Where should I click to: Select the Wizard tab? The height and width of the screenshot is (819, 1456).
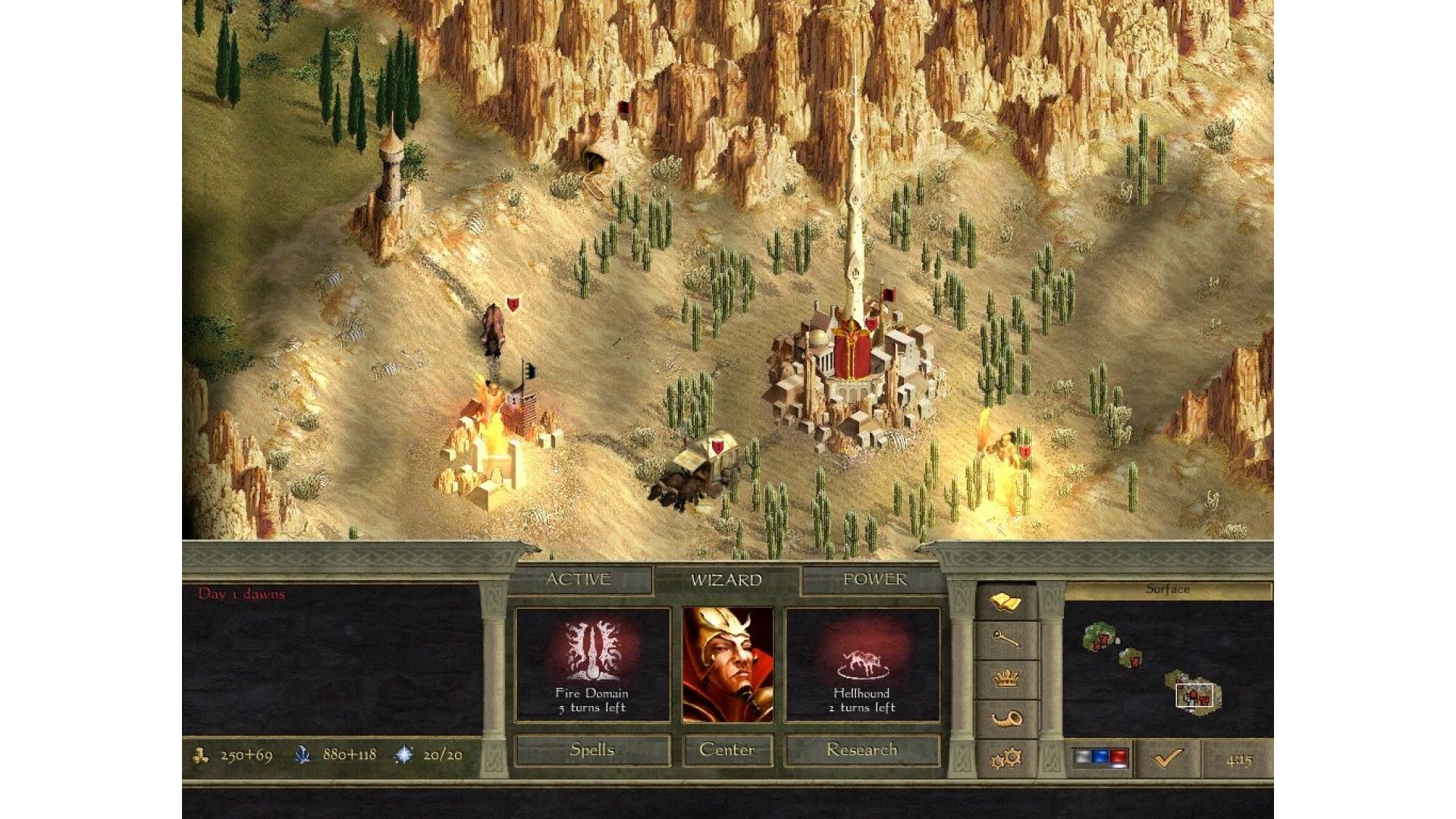tap(726, 581)
